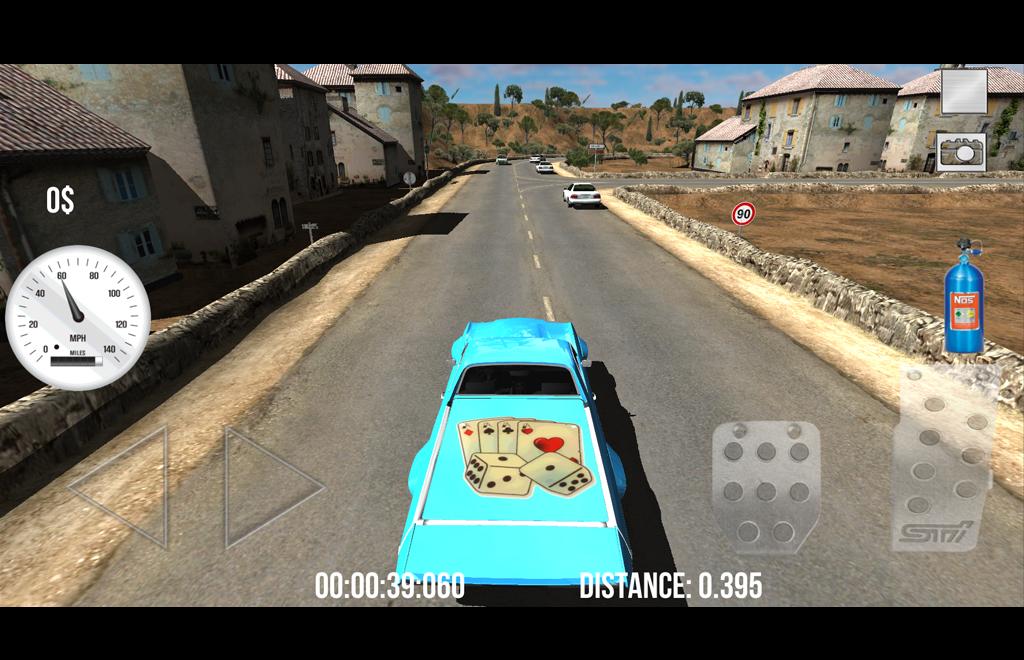Activate the blue NOS nitro bottle

coord(964,298)
